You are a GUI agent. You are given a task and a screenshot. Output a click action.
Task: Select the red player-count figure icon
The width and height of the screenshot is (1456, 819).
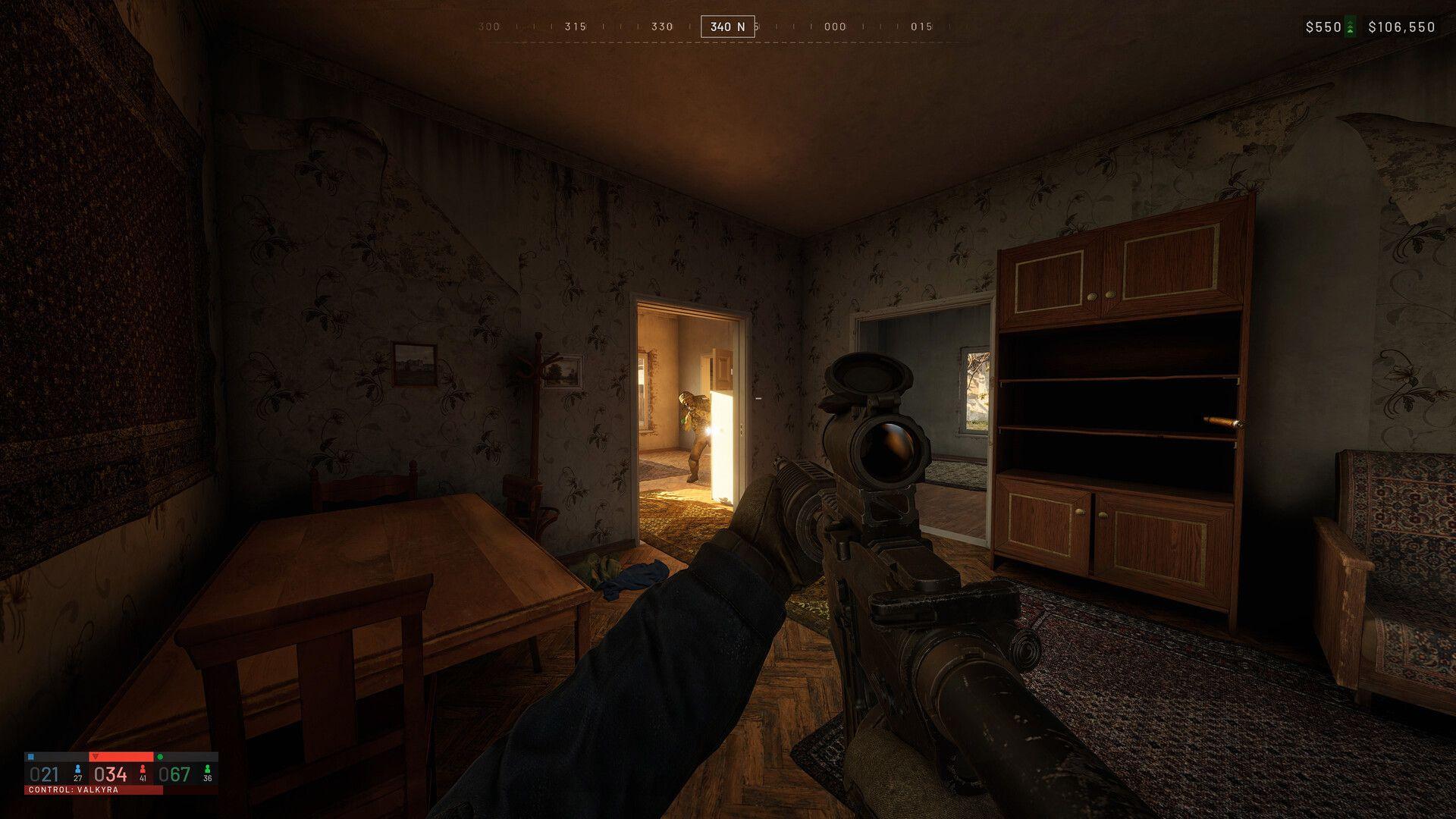[143, 770]
